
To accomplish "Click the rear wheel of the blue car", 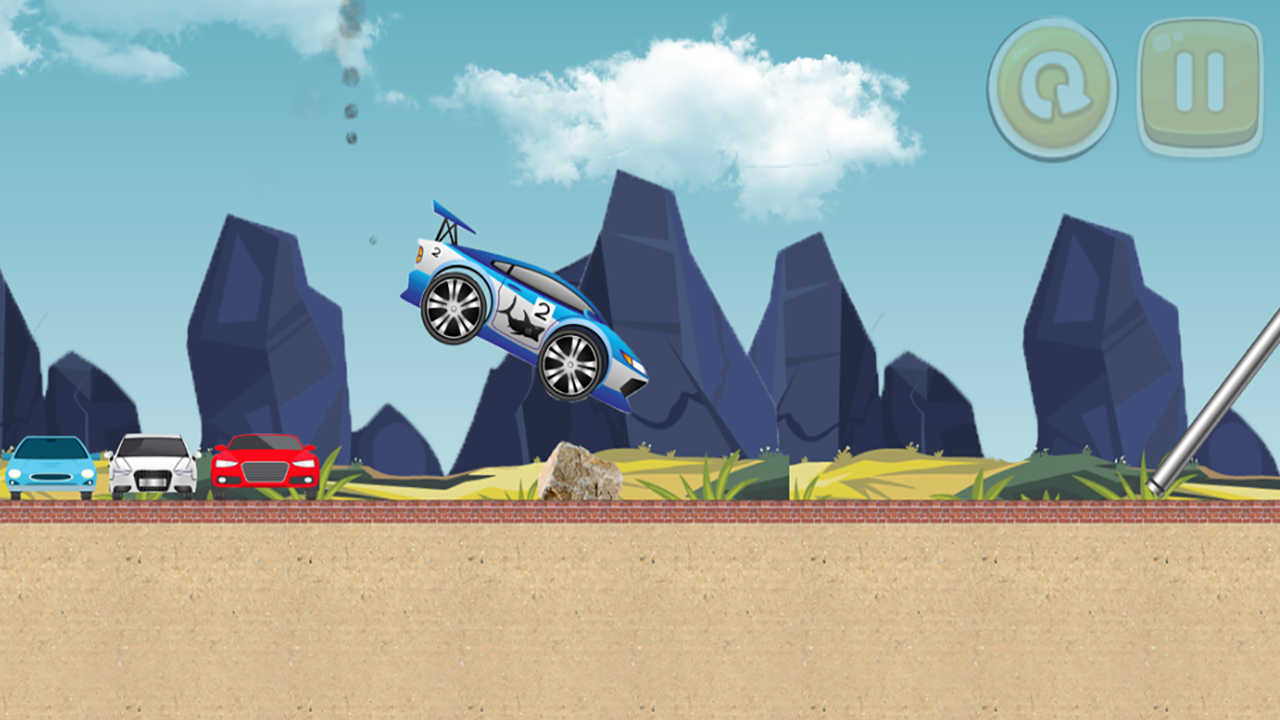I will pos(455,310).
